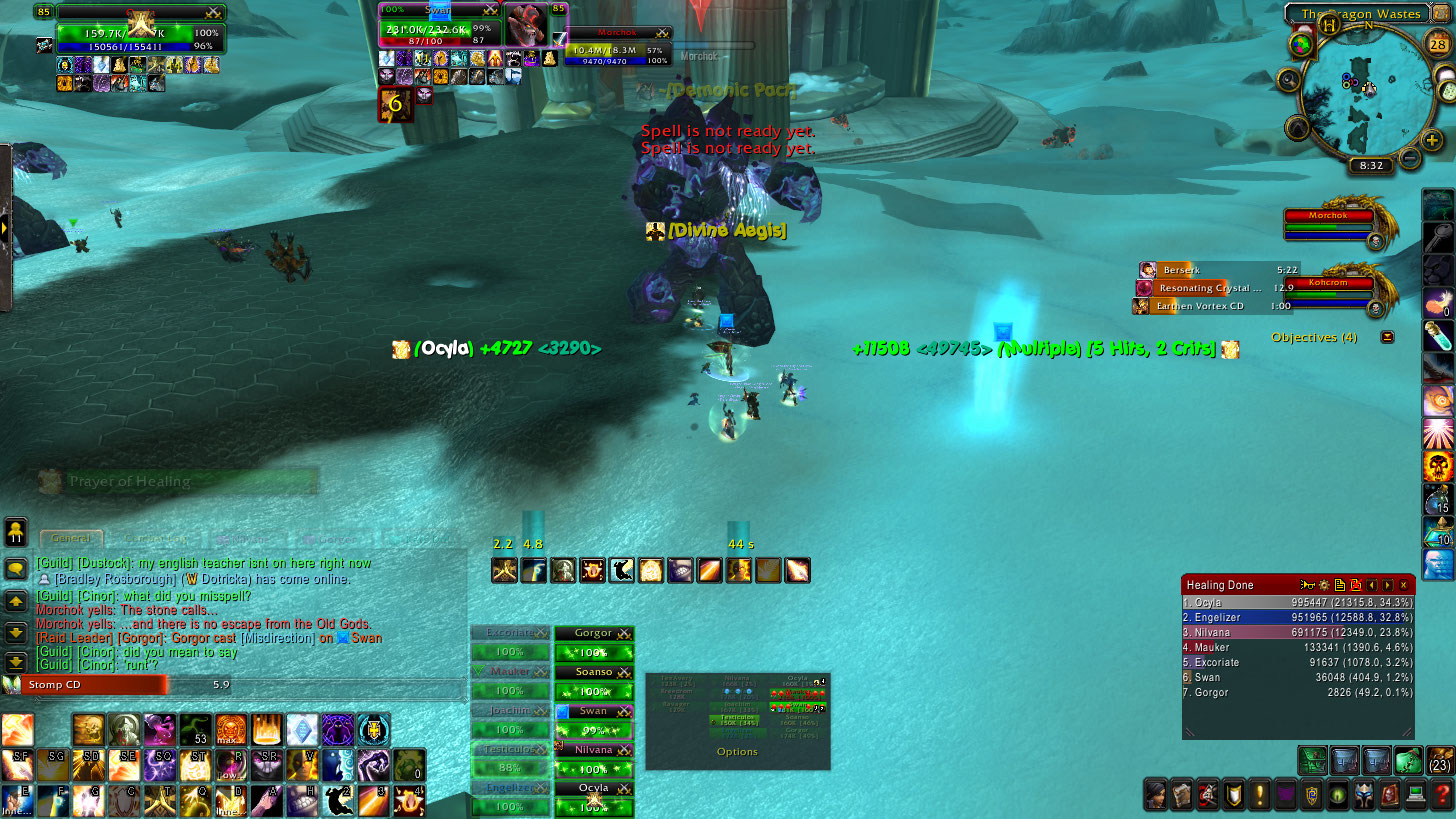
Task: Open the Healing Done meter gear settings
Action: point(1323,585)
